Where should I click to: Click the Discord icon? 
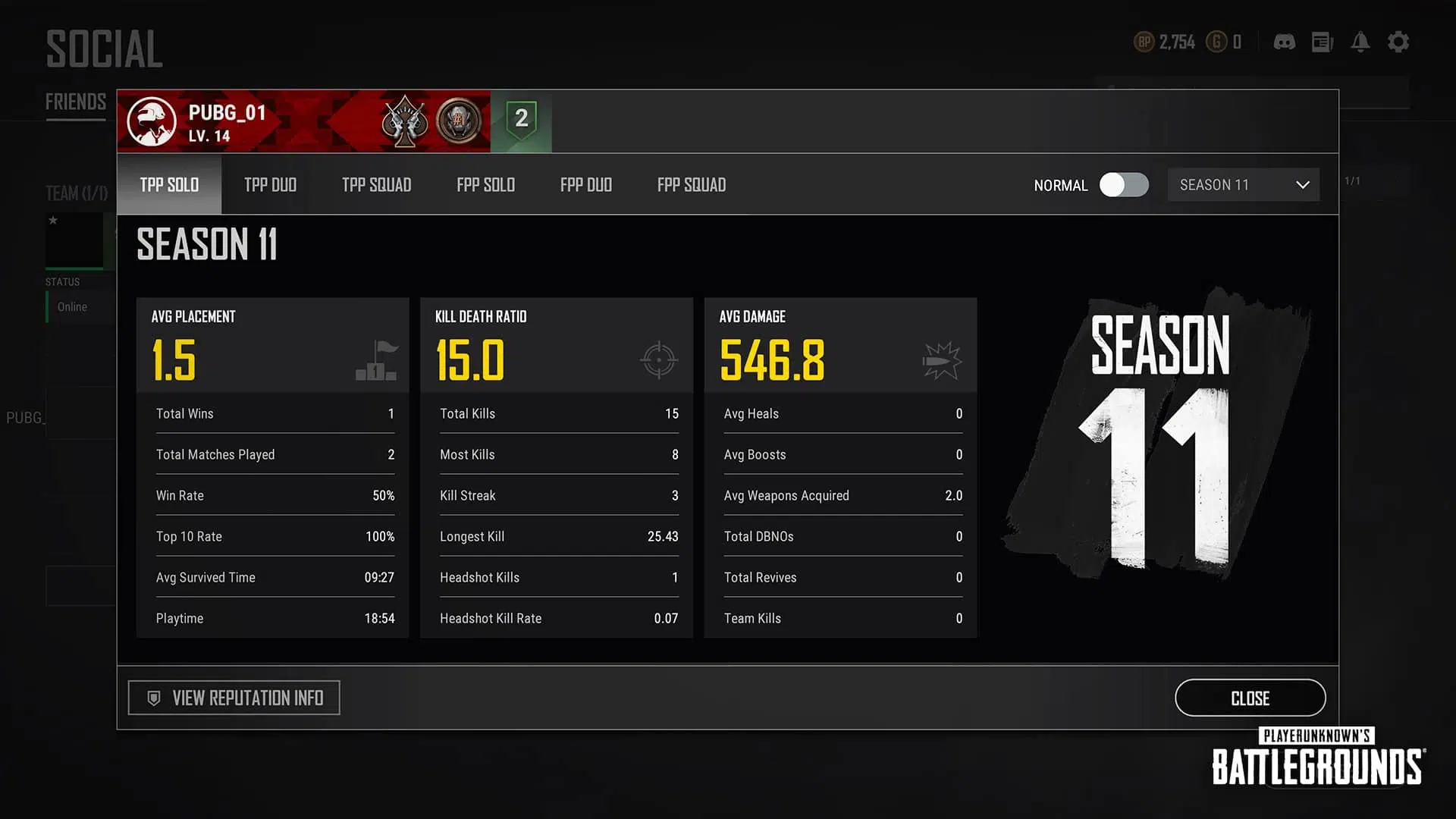point(1284,42)
